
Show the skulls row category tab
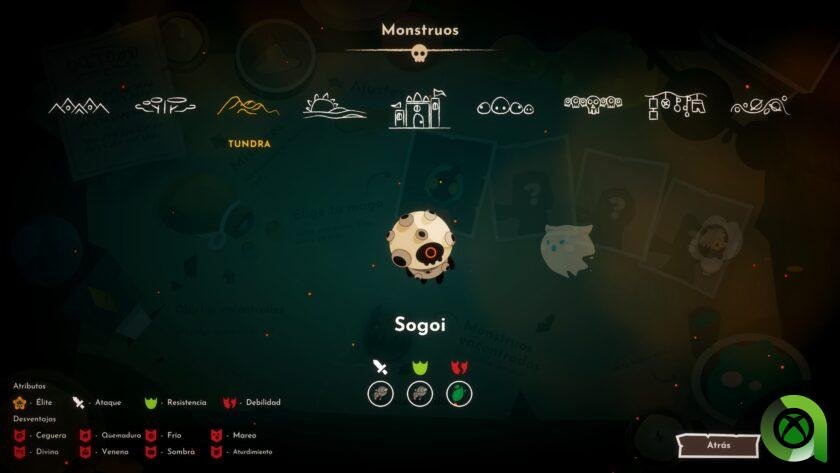point(592,104)
